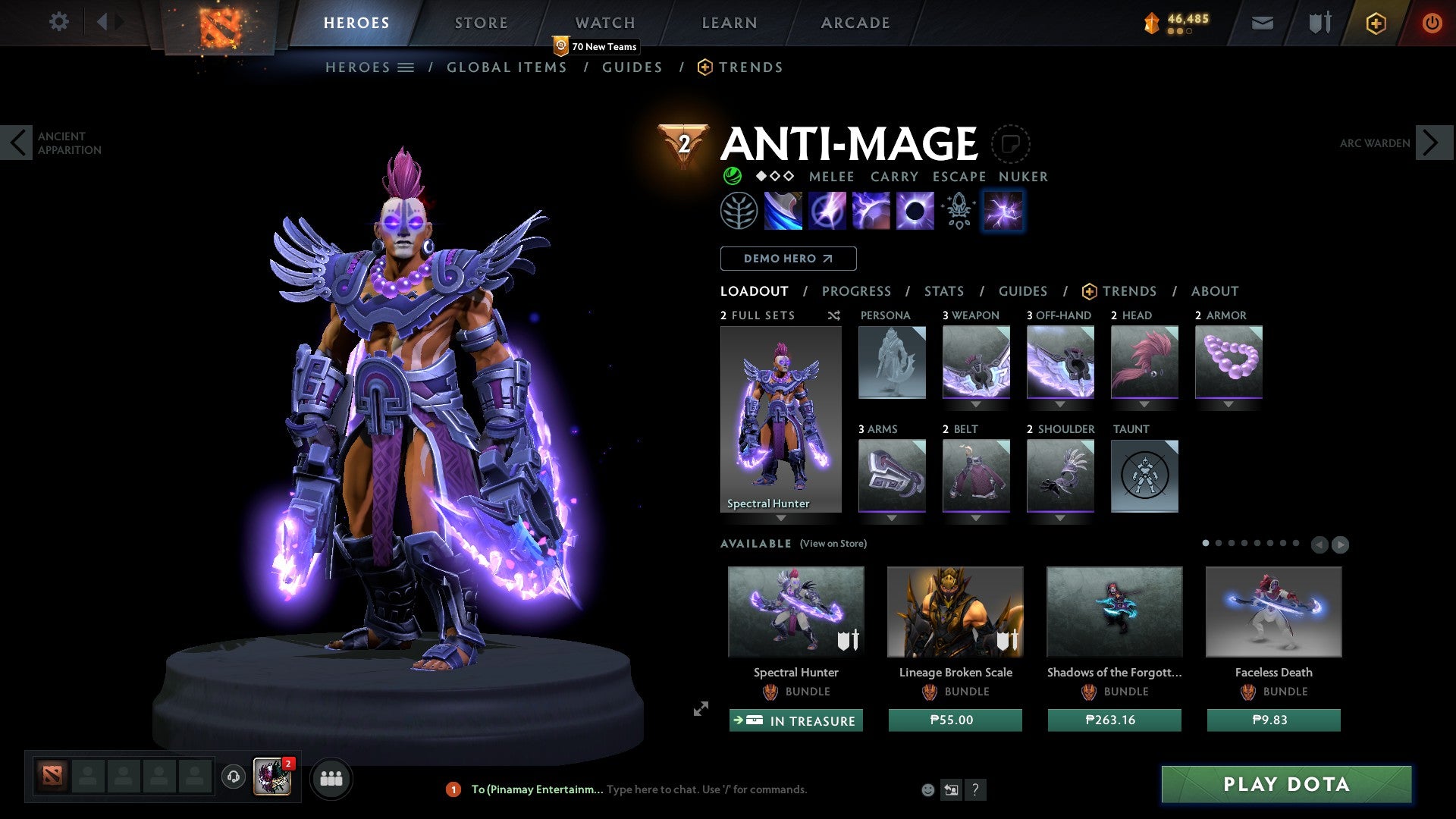Expand the 2 Head slot dropdown arrow

[1144, 404]
